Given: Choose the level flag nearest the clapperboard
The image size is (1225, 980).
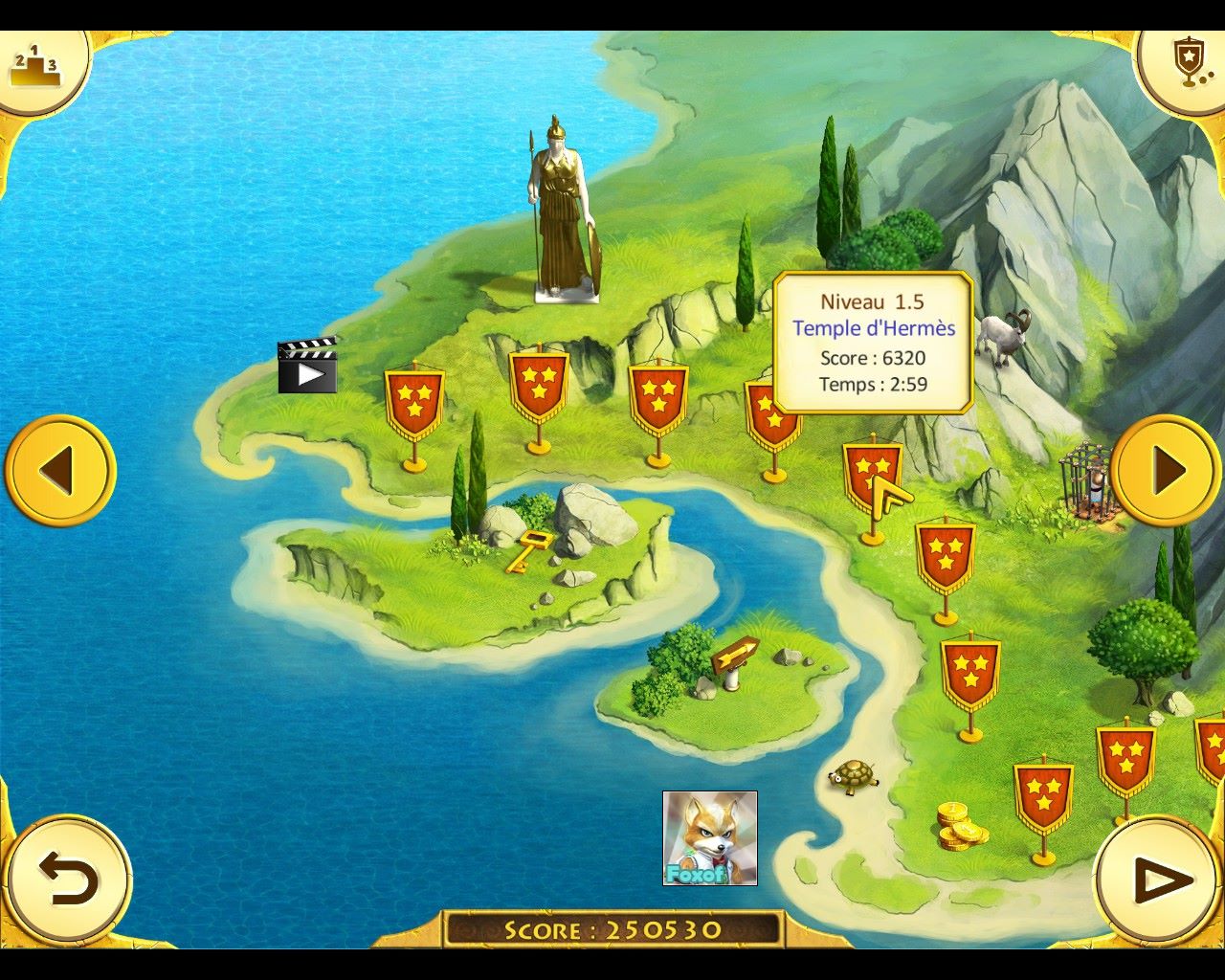Looking at the screenshot, I should coord(414,400).
